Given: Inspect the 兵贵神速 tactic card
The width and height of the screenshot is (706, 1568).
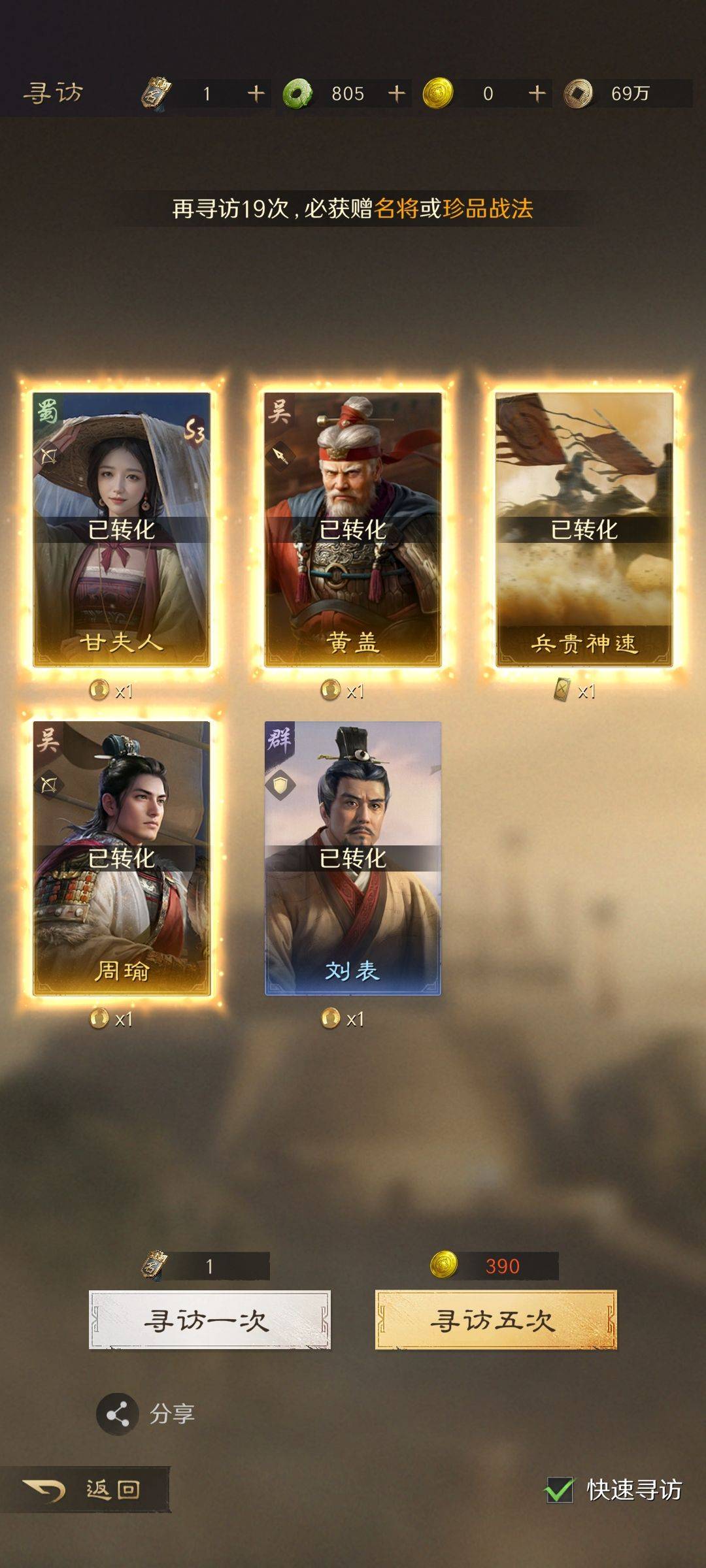Looking at the screenshot, I should [584, 529].
